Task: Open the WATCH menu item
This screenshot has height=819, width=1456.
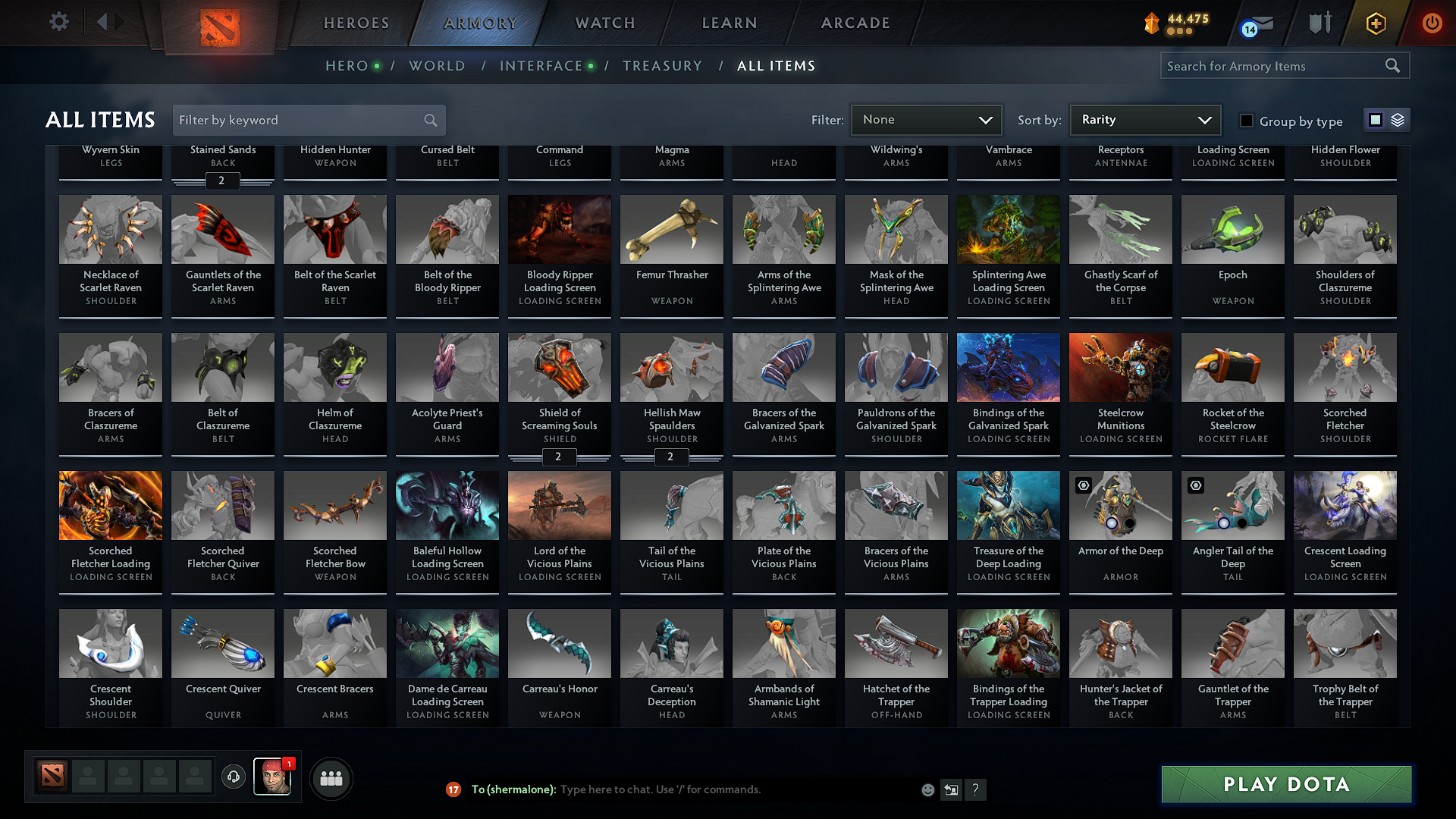Action: [x=603, y=23]
